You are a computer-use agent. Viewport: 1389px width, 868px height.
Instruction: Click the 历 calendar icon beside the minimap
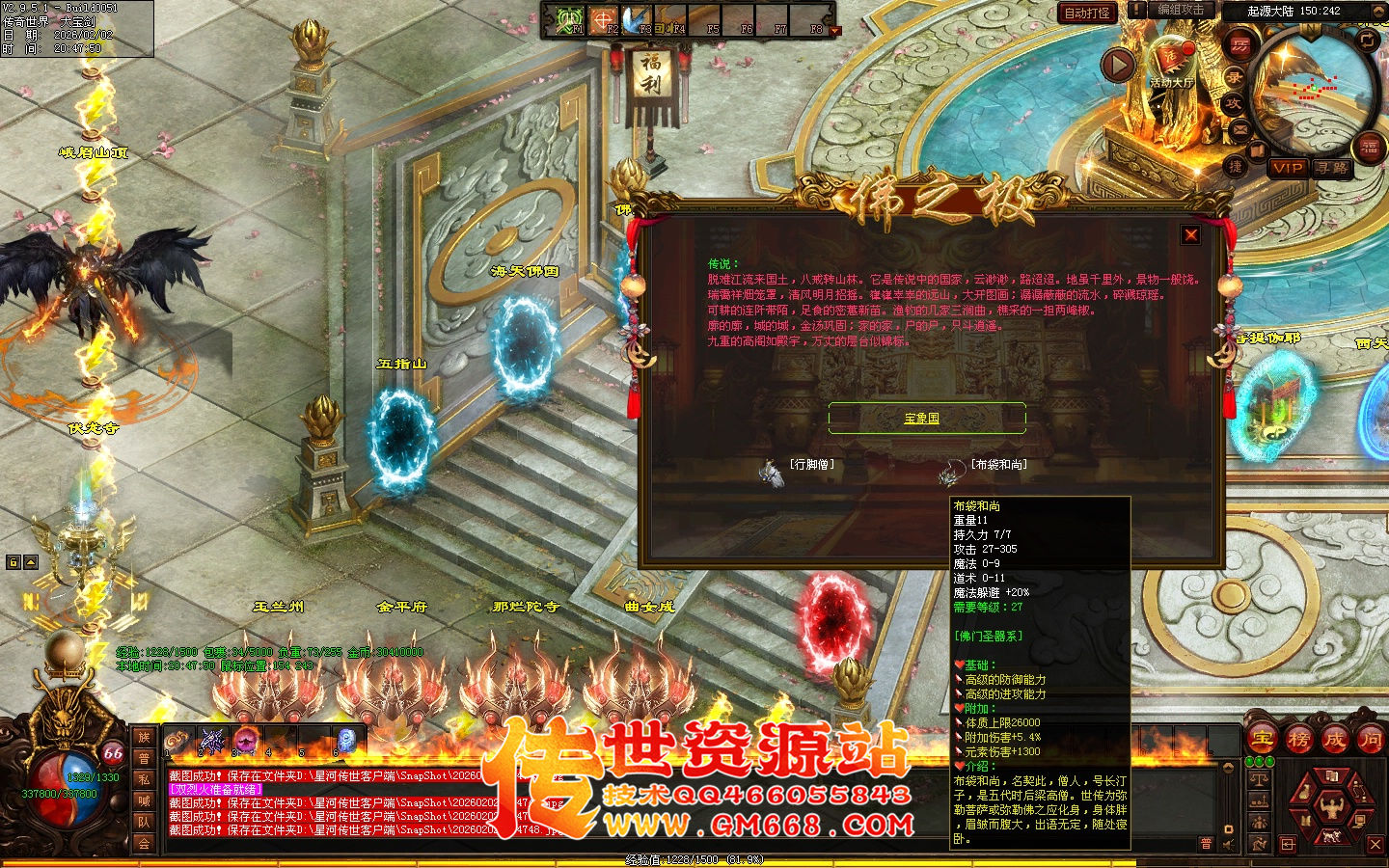coord(1239,46)
